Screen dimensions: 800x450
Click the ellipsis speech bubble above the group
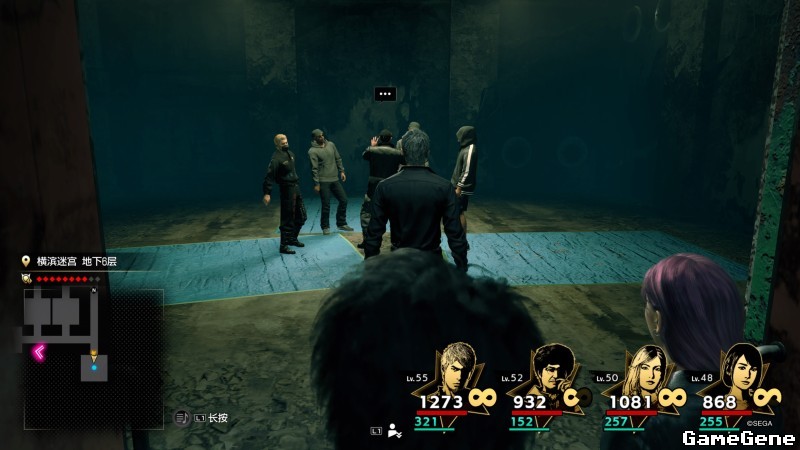coord(385,94)
